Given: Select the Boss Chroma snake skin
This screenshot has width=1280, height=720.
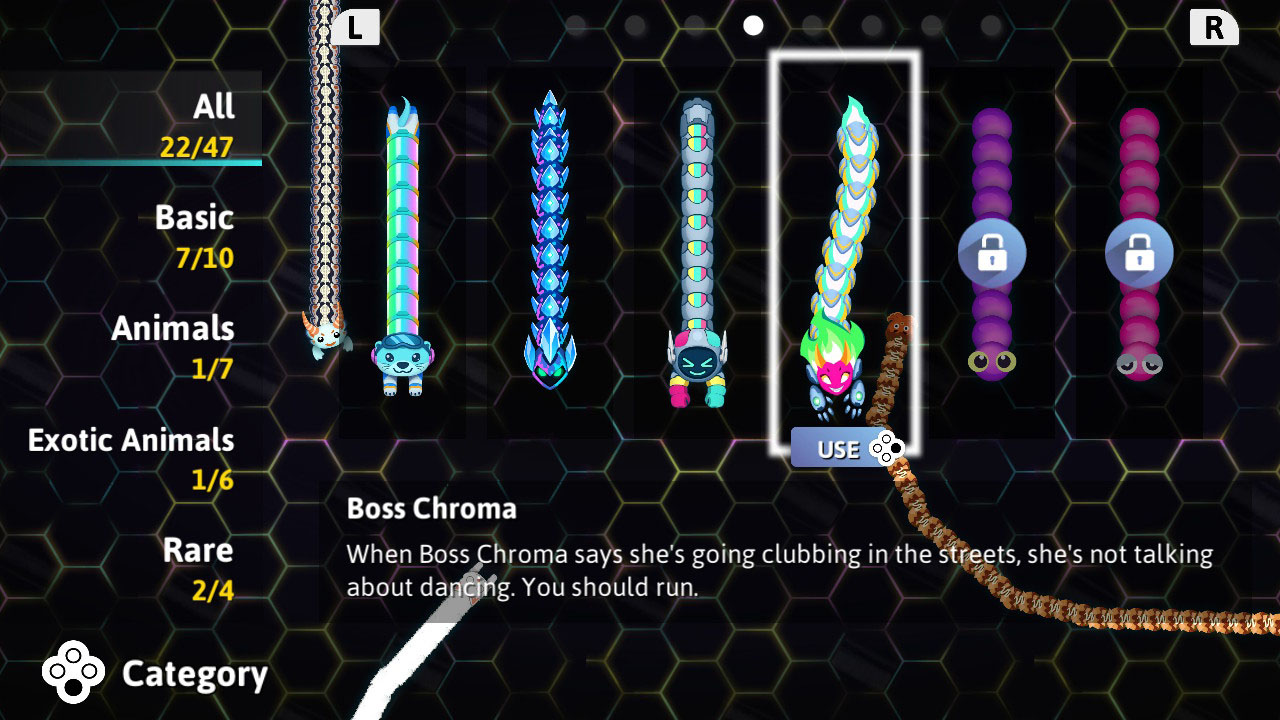Looking at the screenshot, I should click(845, 250).
